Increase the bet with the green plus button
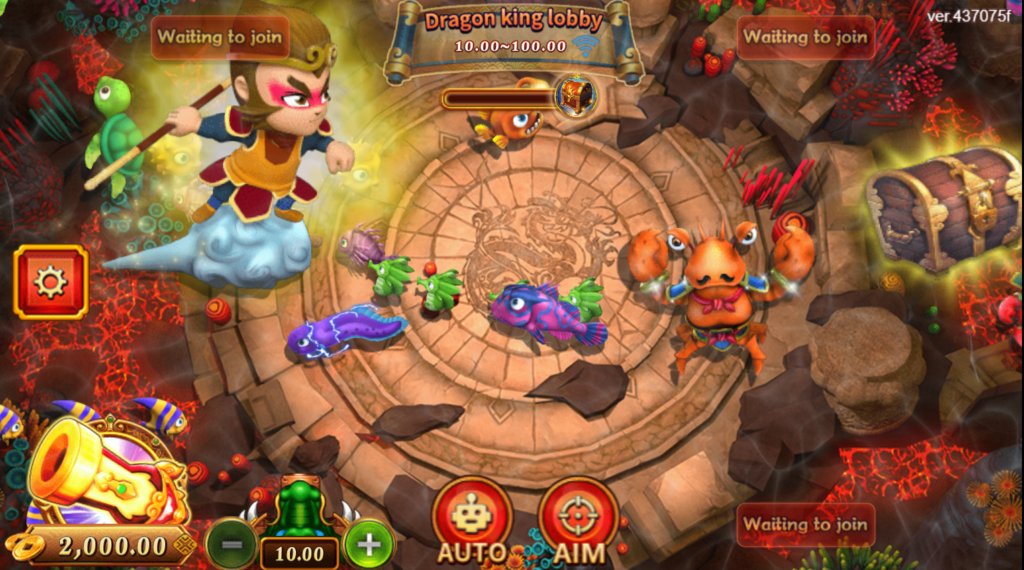 tap(368, 545)
